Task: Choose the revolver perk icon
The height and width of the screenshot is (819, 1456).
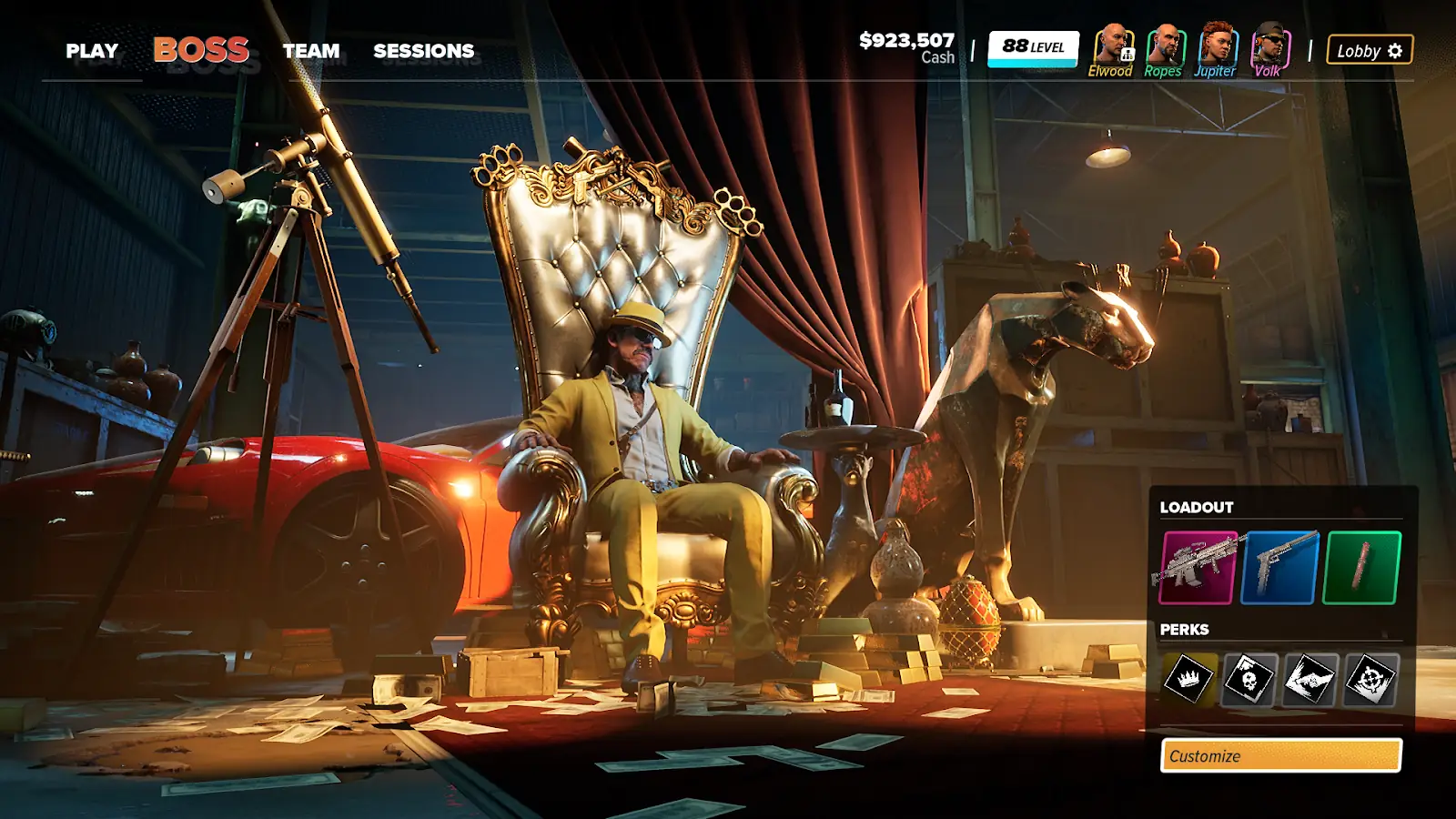Action: coord(1309,679)
